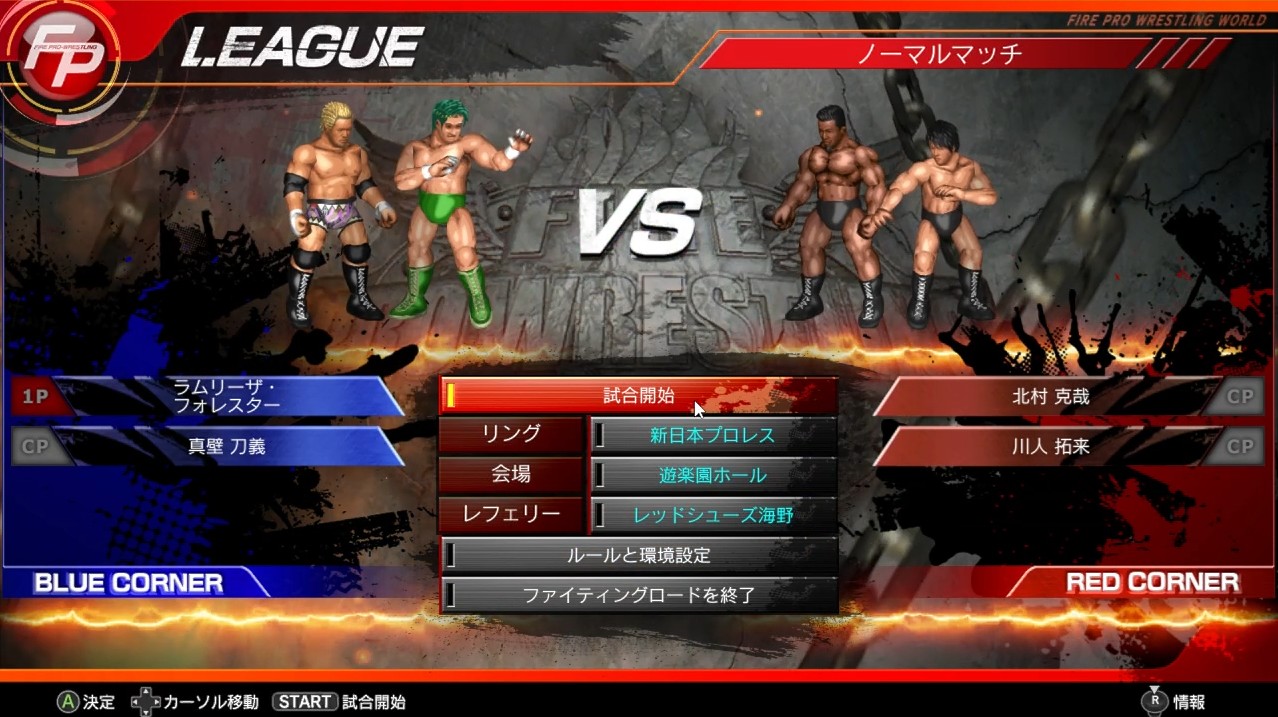Toggle CP badge beside 真壁 刀義
Viewport: 1278px width, 717px height.
coord(35,447)
